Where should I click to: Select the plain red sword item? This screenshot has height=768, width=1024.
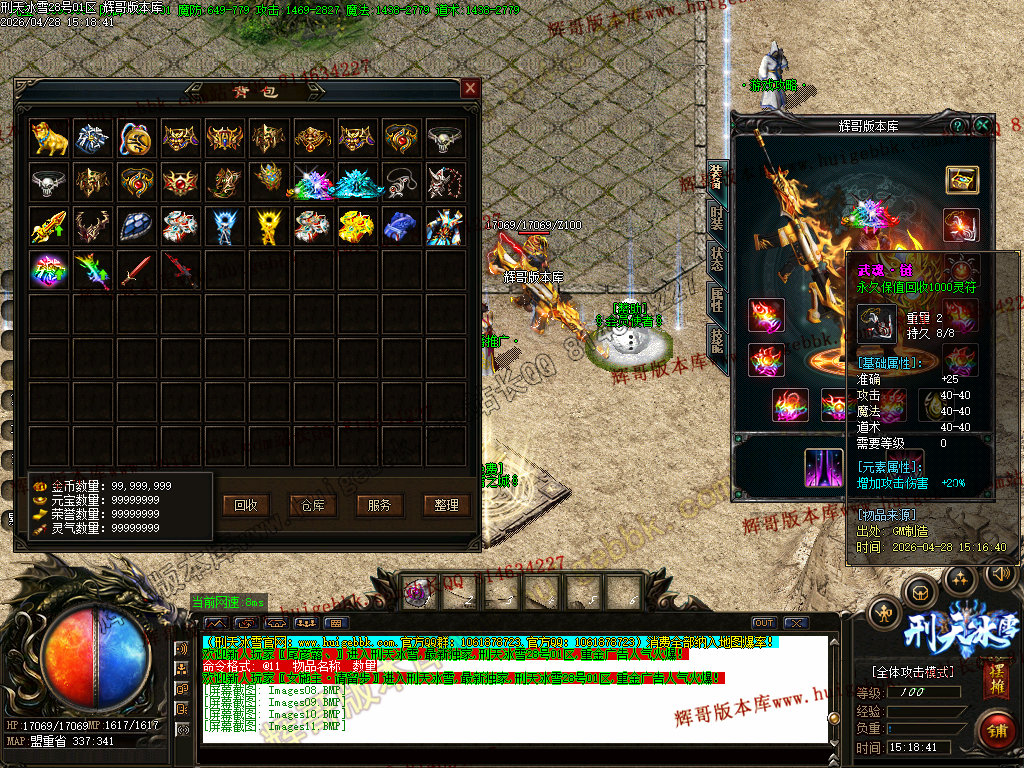click(137, 270)
